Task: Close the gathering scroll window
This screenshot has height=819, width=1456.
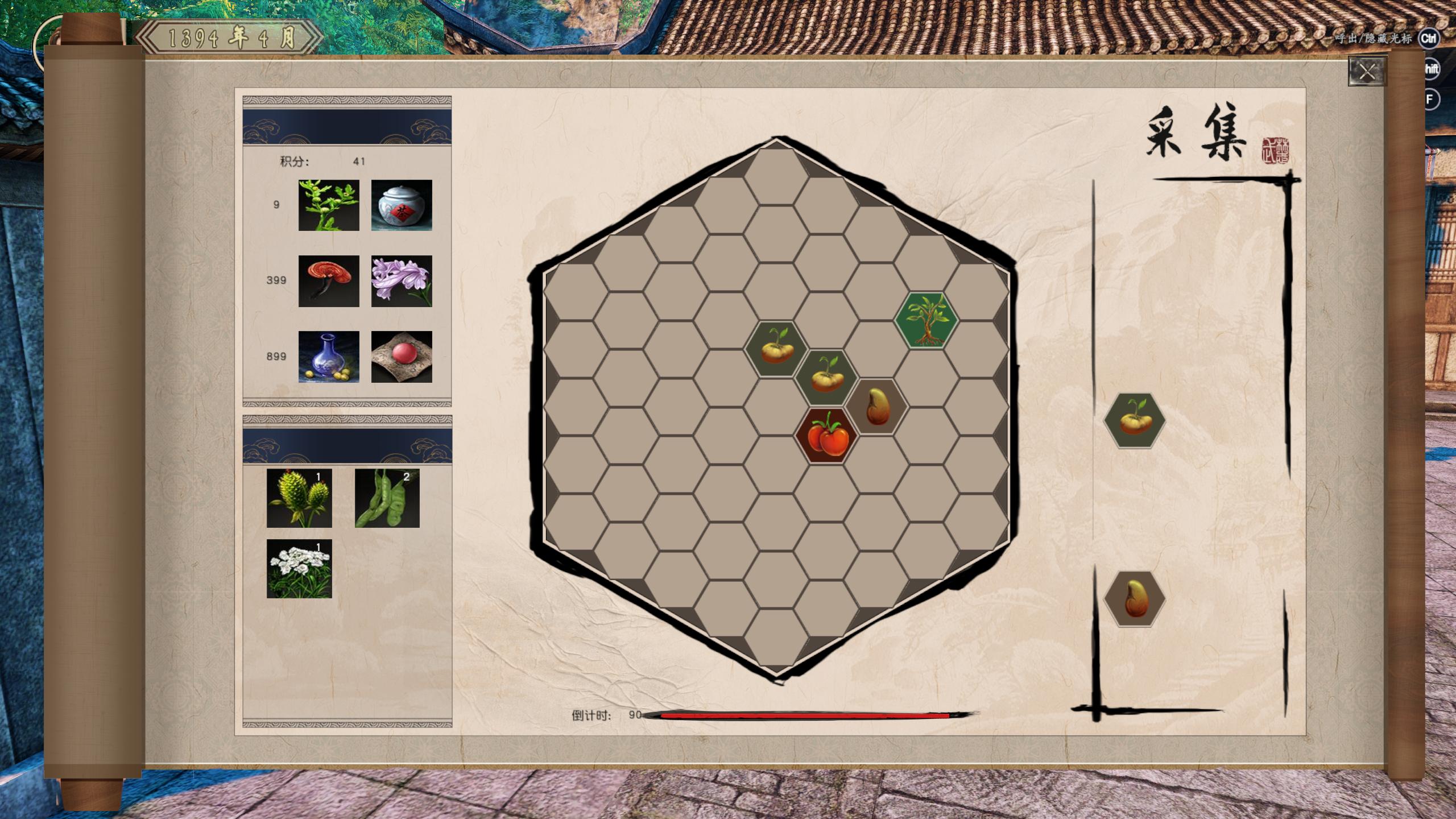Action: pos(1366,72)
